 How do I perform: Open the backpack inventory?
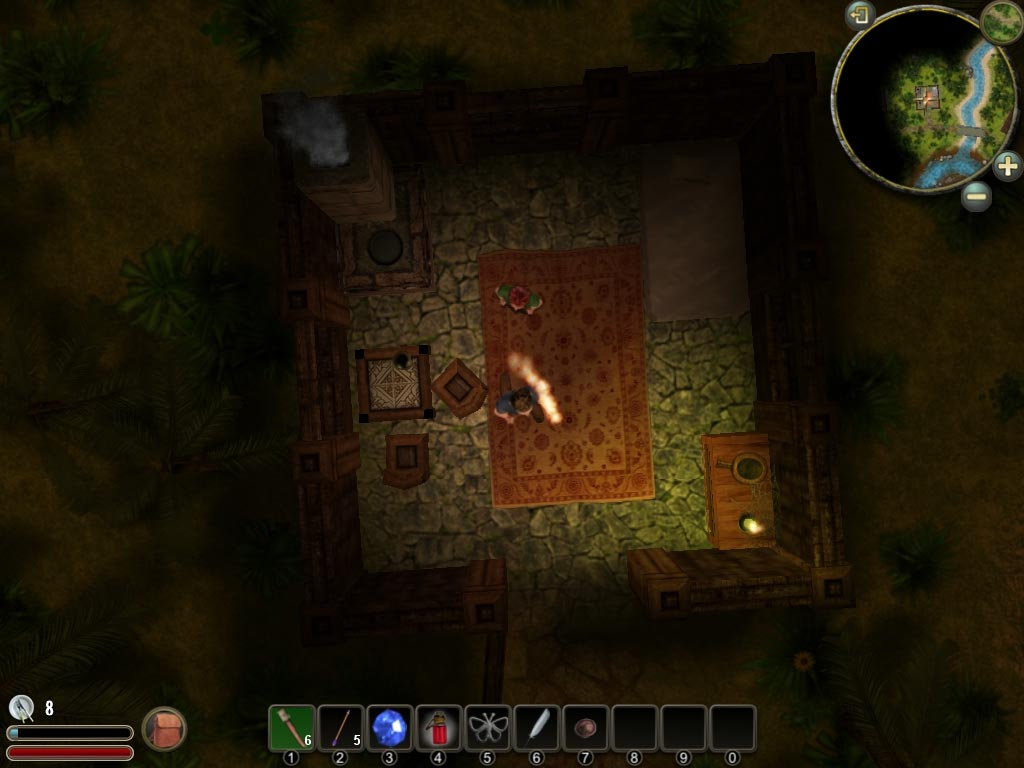(x=163, y=729)
